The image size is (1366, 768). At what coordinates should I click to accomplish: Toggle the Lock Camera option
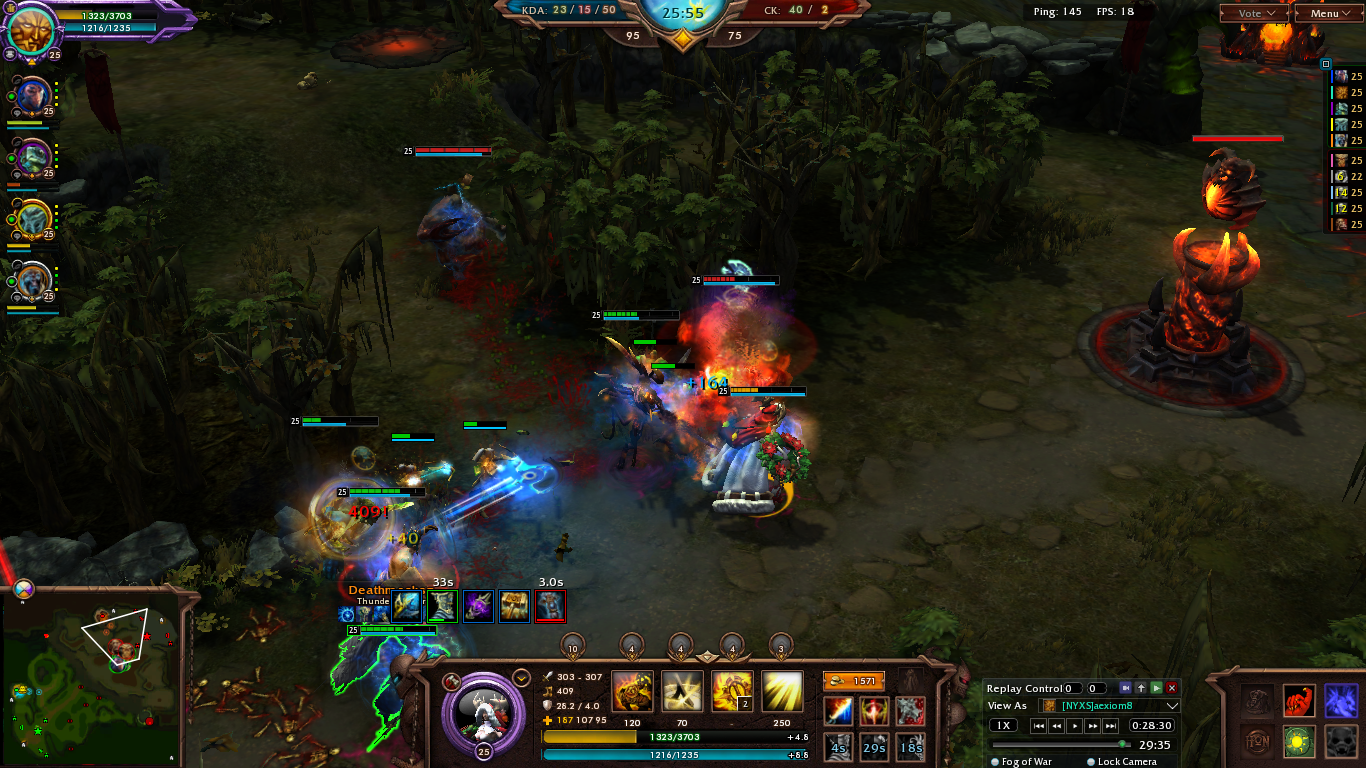tap(1091, 762)
